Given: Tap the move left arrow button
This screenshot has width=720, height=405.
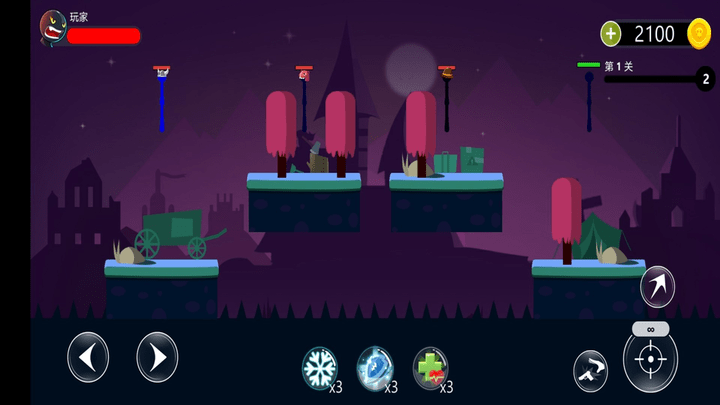Looking at the screenshot, I should click(x=88, y=357).
